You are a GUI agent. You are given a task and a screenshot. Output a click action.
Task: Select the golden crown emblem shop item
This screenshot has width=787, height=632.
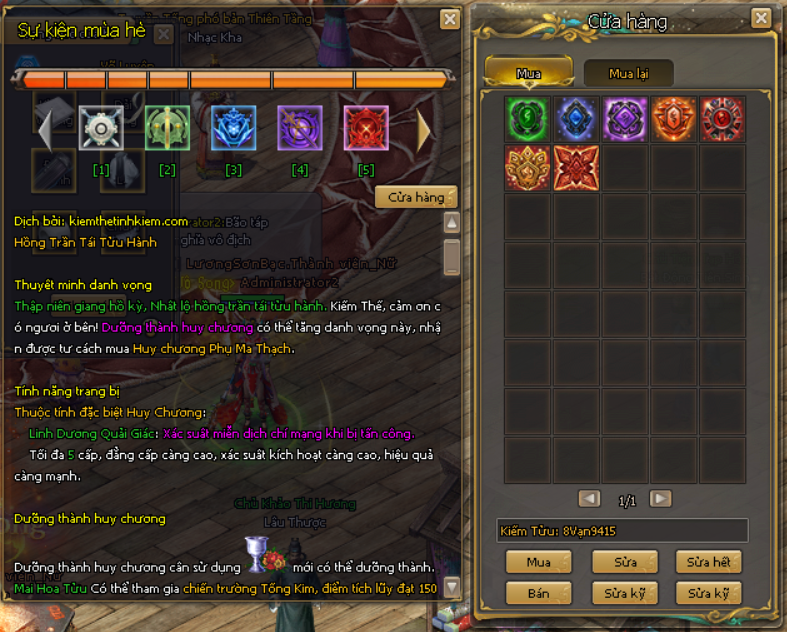point(528,168)
